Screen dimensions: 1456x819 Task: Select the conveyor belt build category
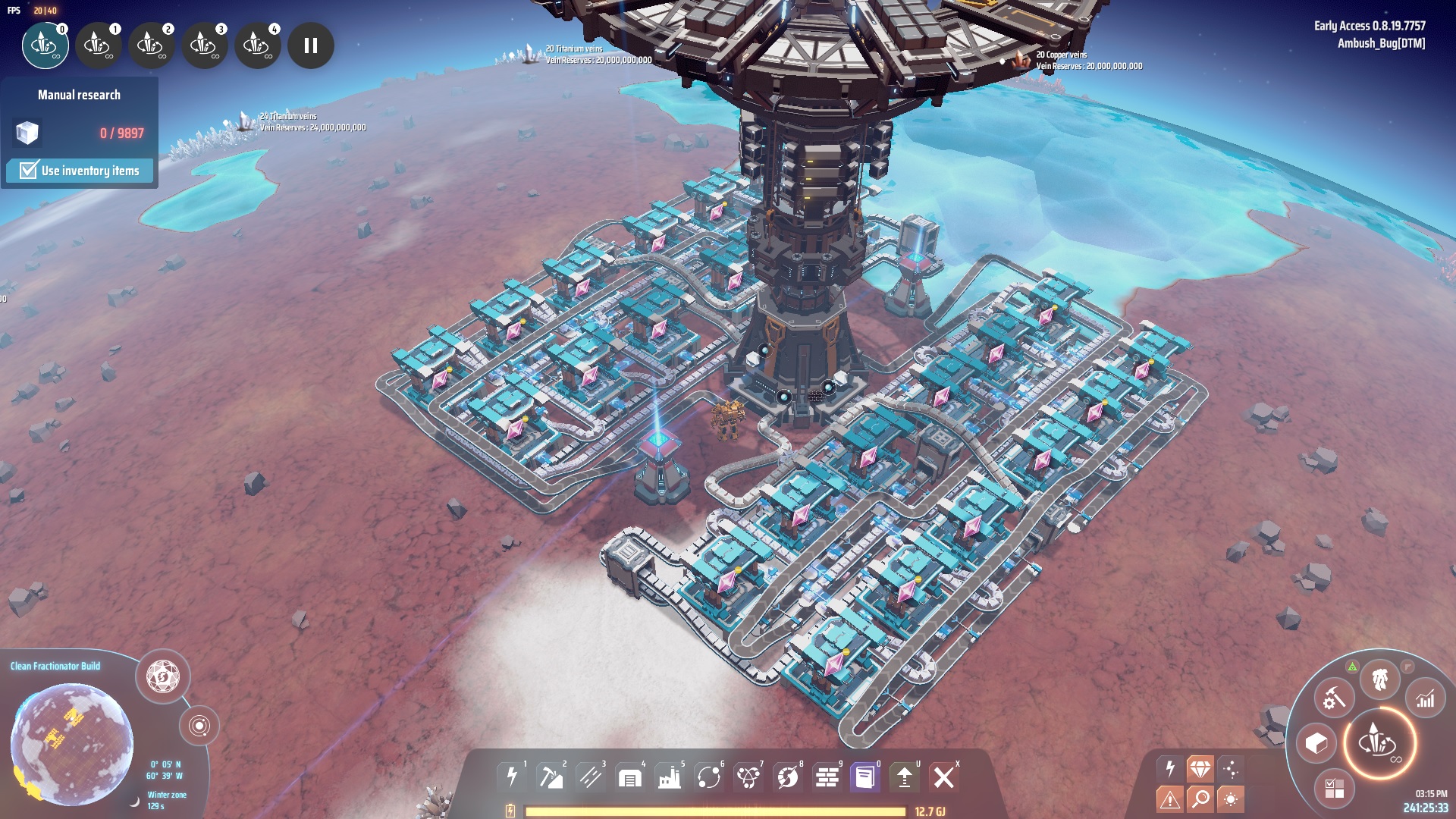tap(591, 777)
